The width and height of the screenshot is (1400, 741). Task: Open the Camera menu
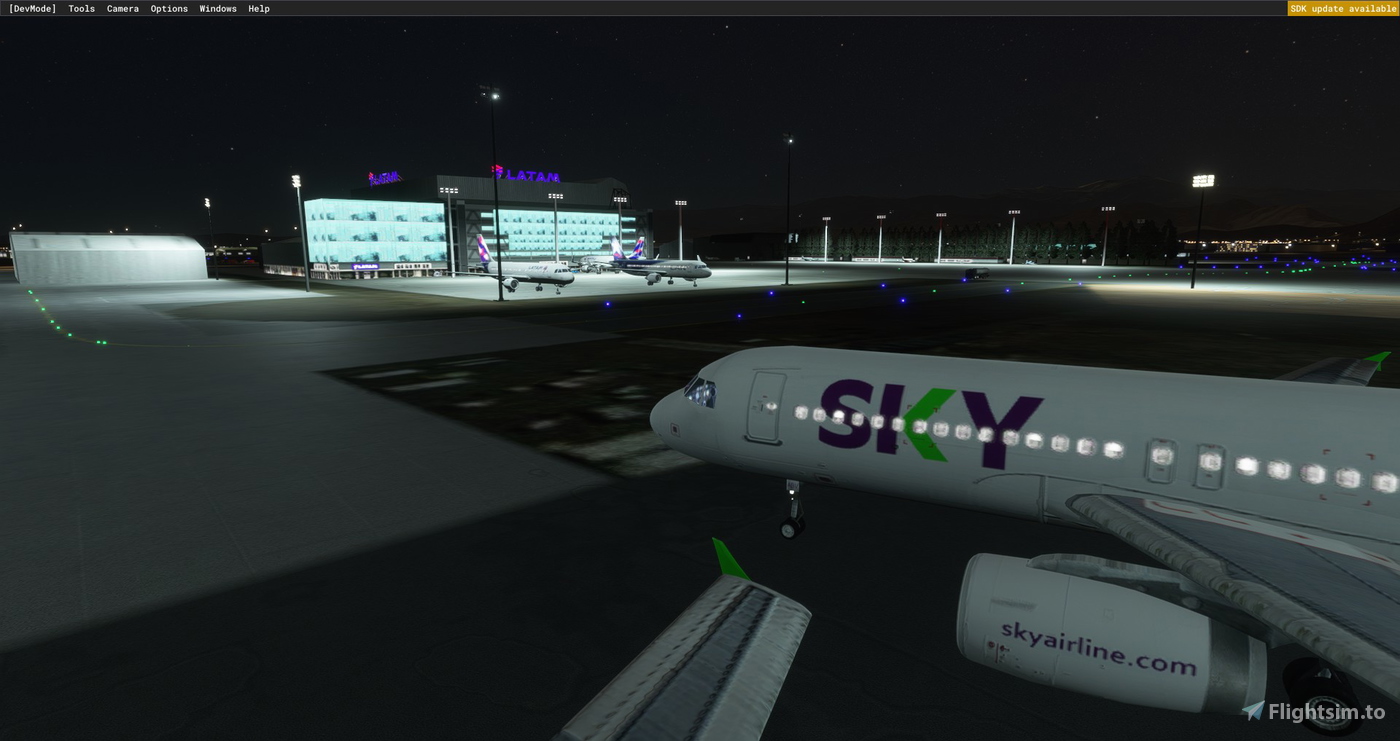point(122,8)
